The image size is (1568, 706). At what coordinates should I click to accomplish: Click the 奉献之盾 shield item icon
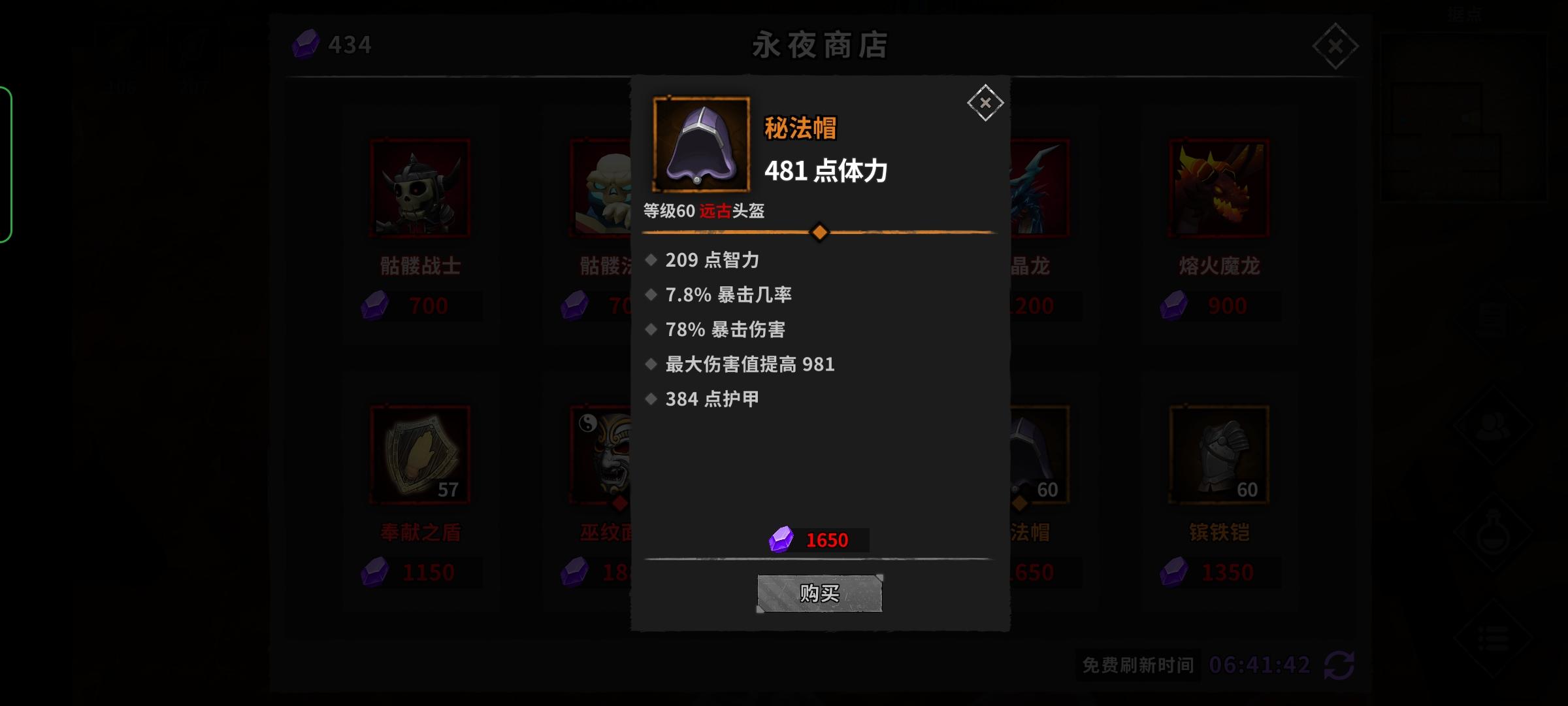(420, 454)
